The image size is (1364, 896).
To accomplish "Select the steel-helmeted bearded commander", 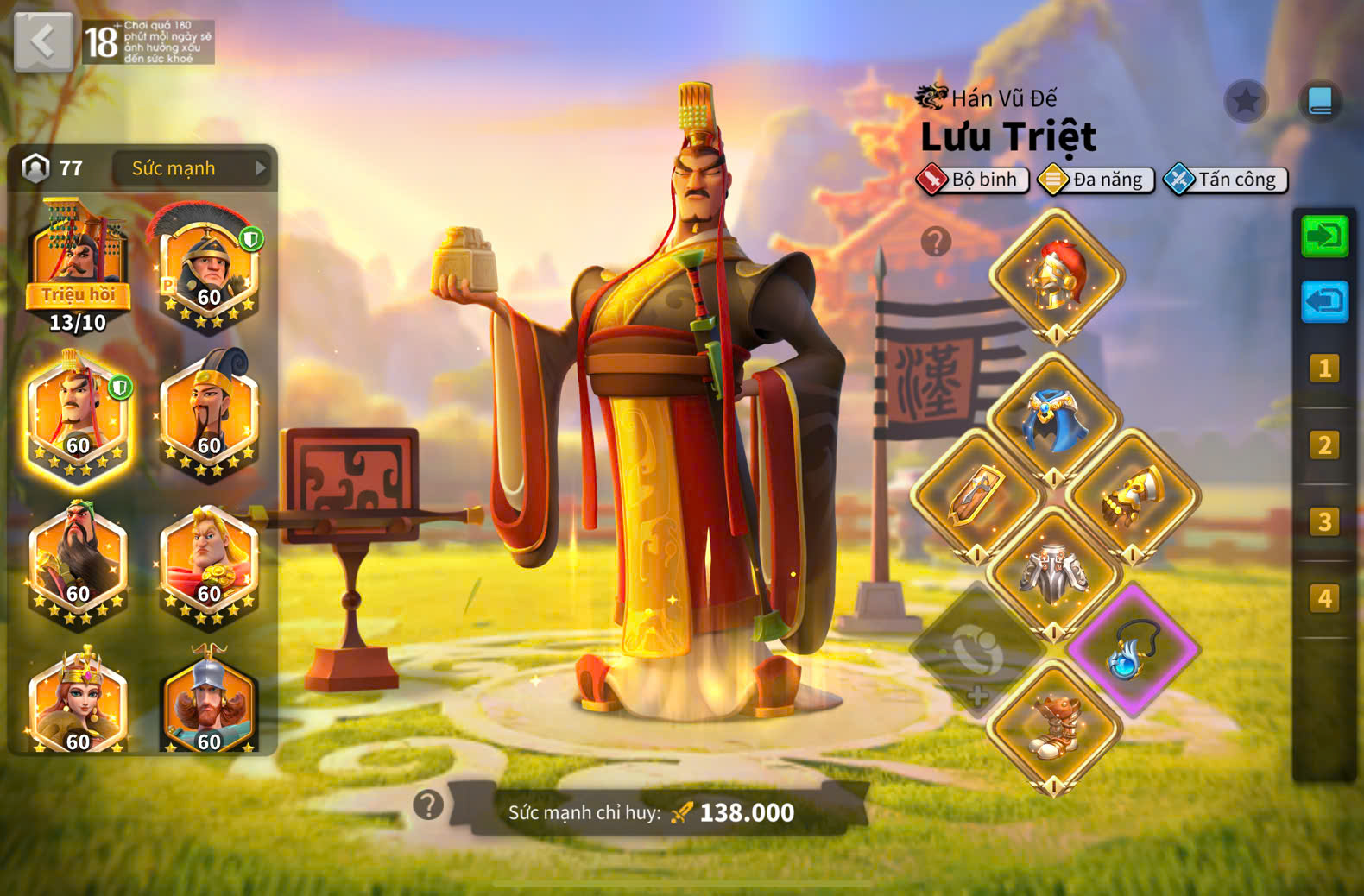I will [209, 704].
